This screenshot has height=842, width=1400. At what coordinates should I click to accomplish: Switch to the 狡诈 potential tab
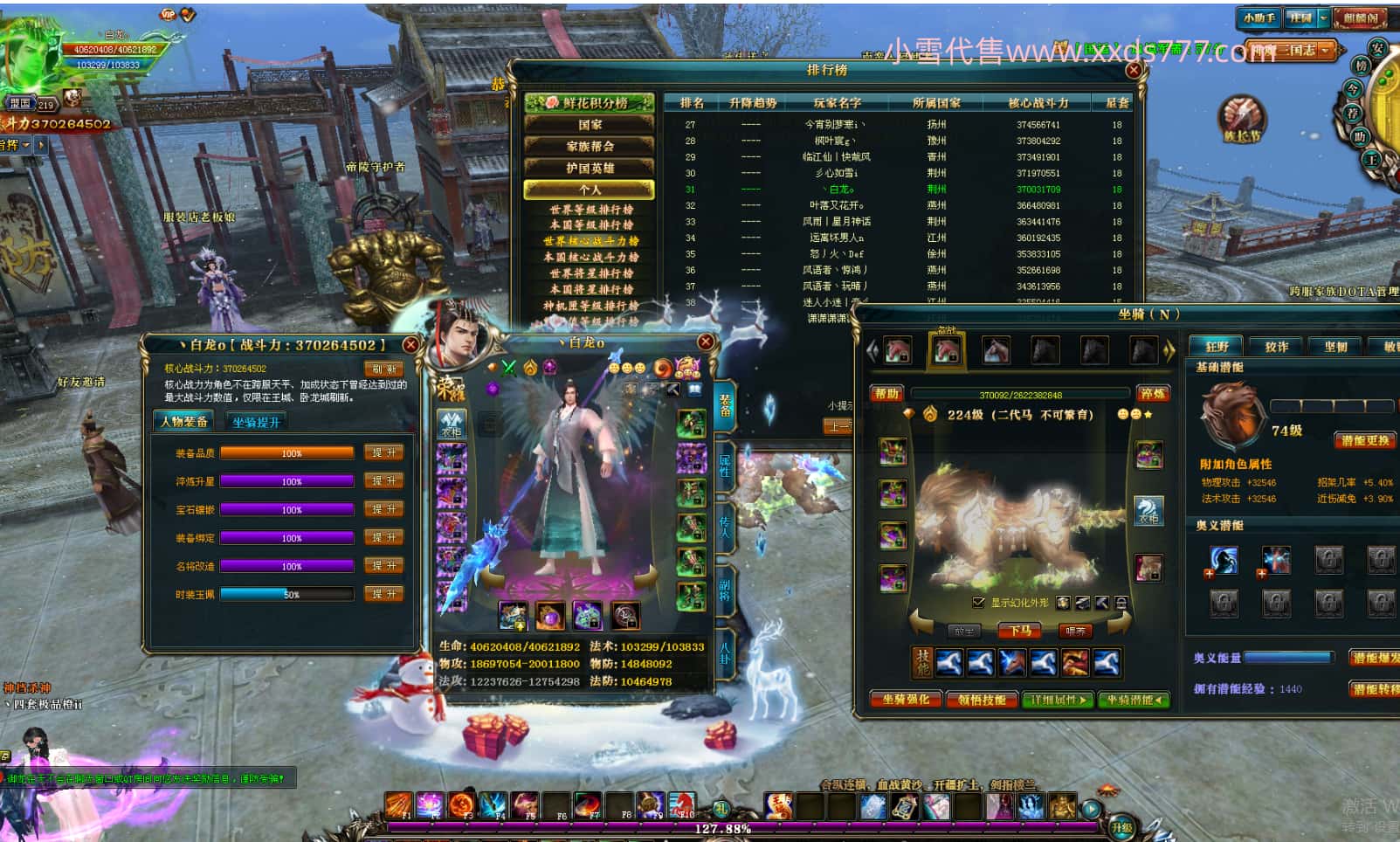click(1276, 347)
